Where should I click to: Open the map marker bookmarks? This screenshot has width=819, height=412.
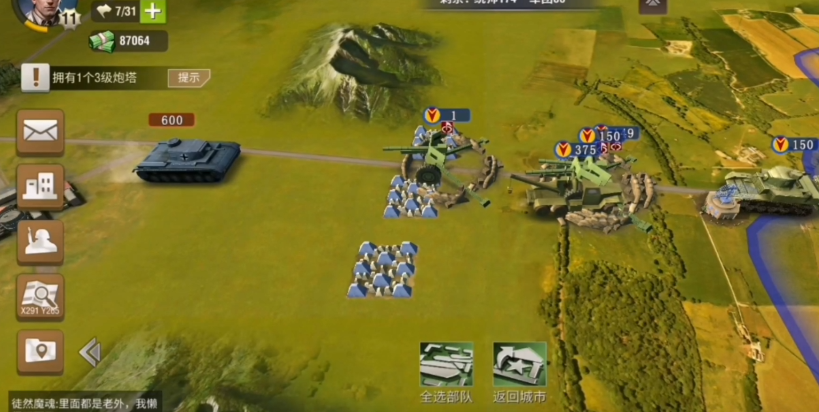click(x=41, y=351)
